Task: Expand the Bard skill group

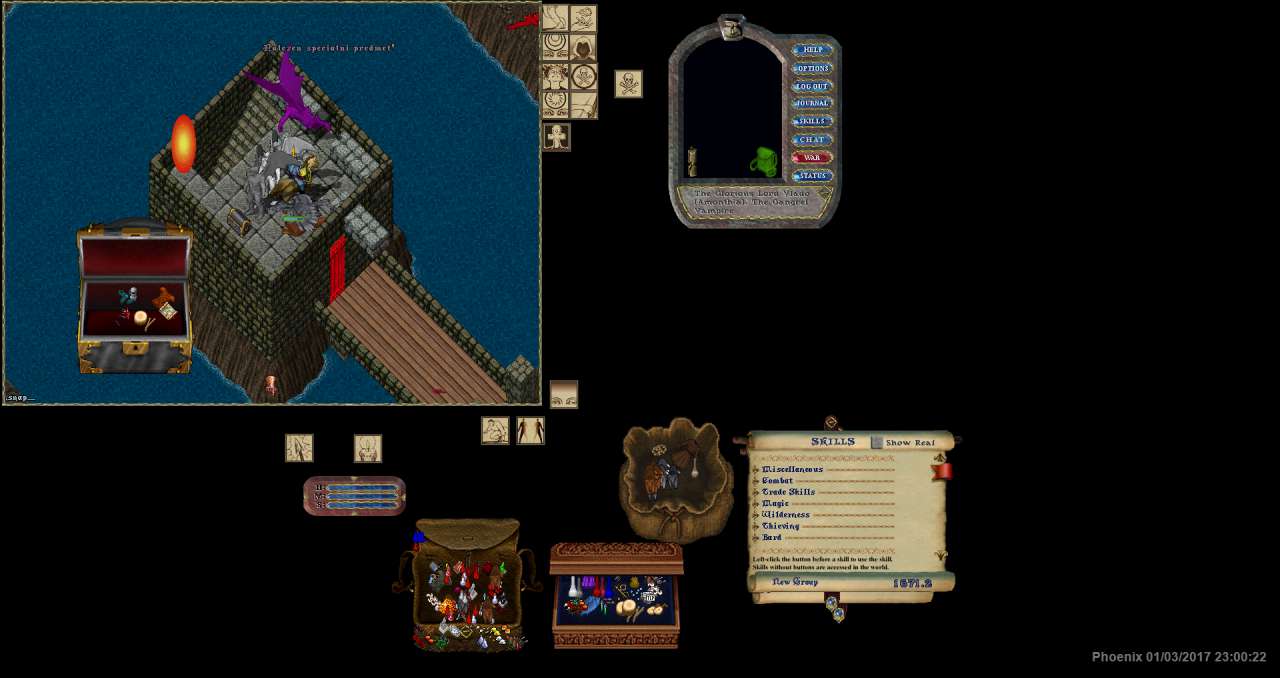Action: point(756,537)
